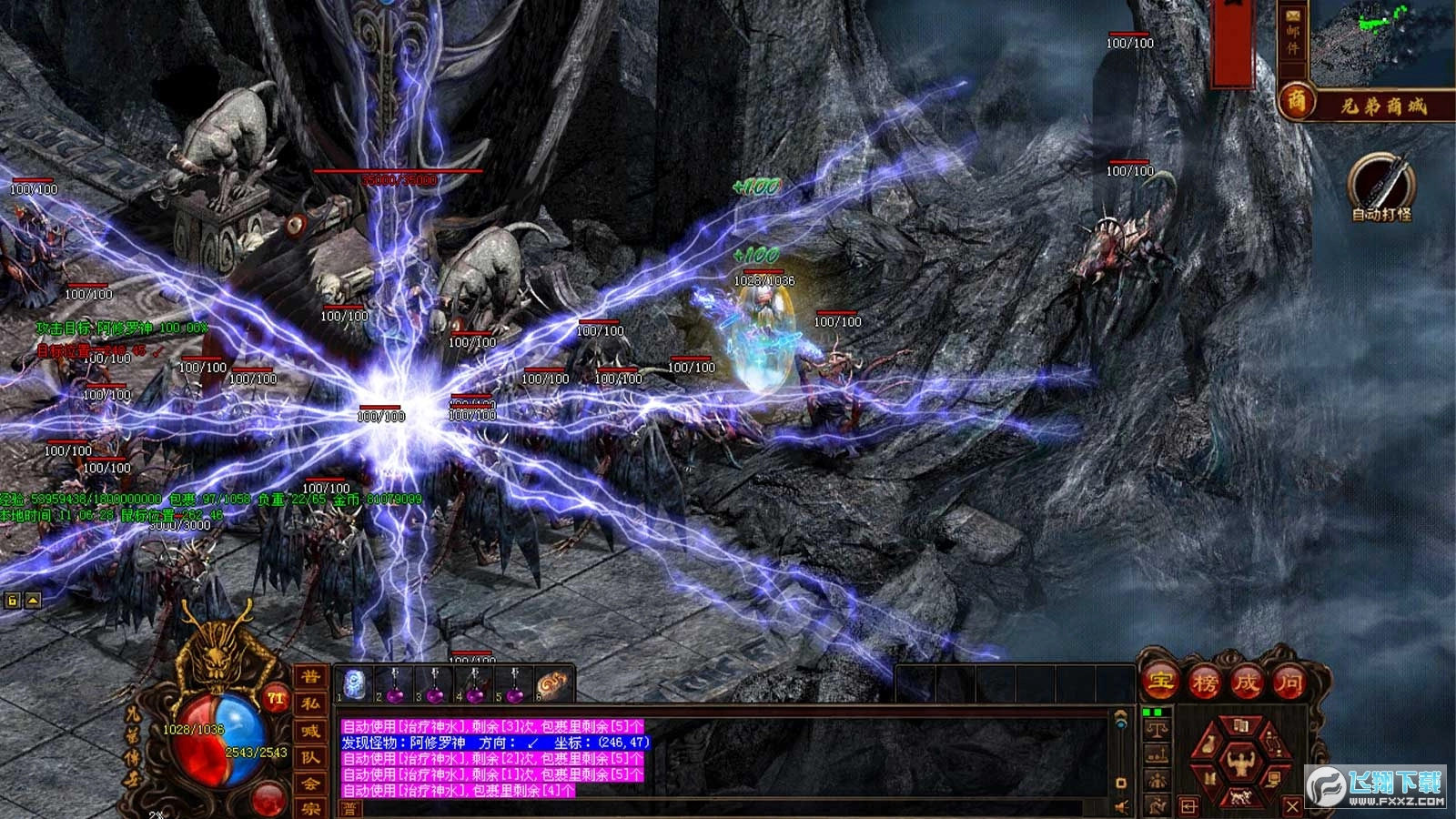Viewport: 1456px width, 819px height.
Task: Open the character panel in hexagon center
Action: point(1239,762)
